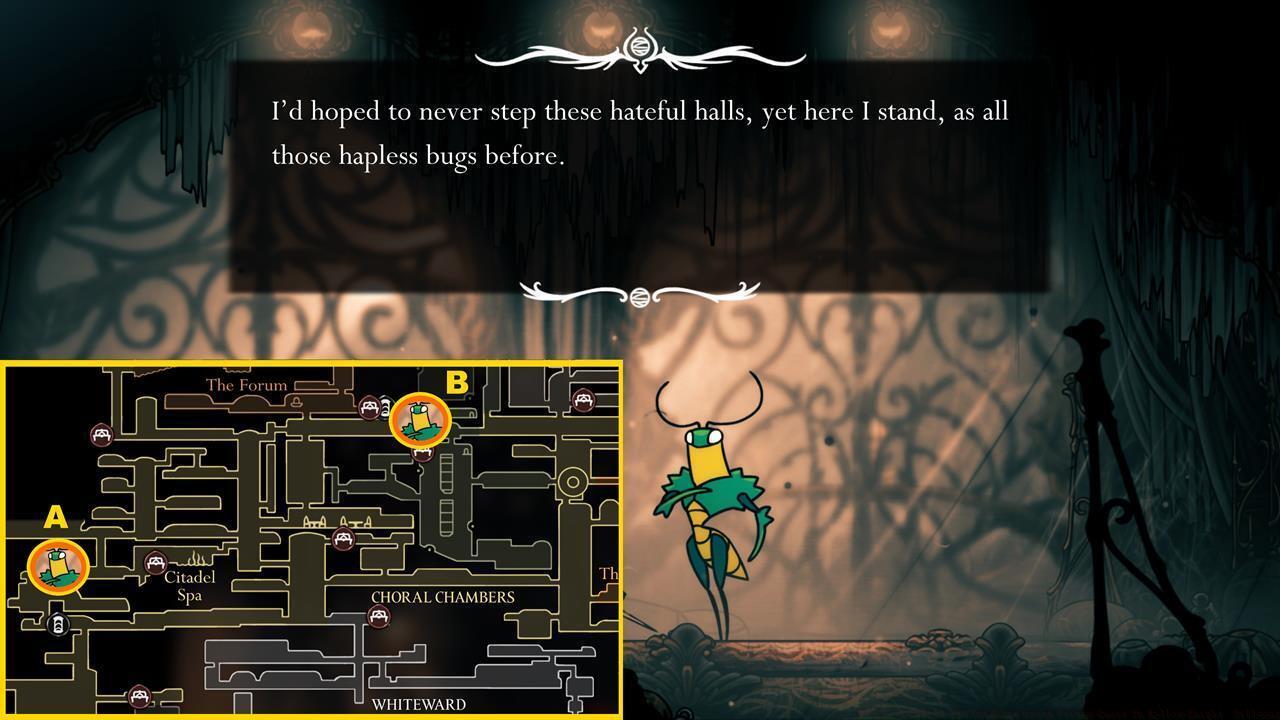Click the white bell lift icon below marker A
Viewport: 1280px width, 720px height.
pos(58,623)
